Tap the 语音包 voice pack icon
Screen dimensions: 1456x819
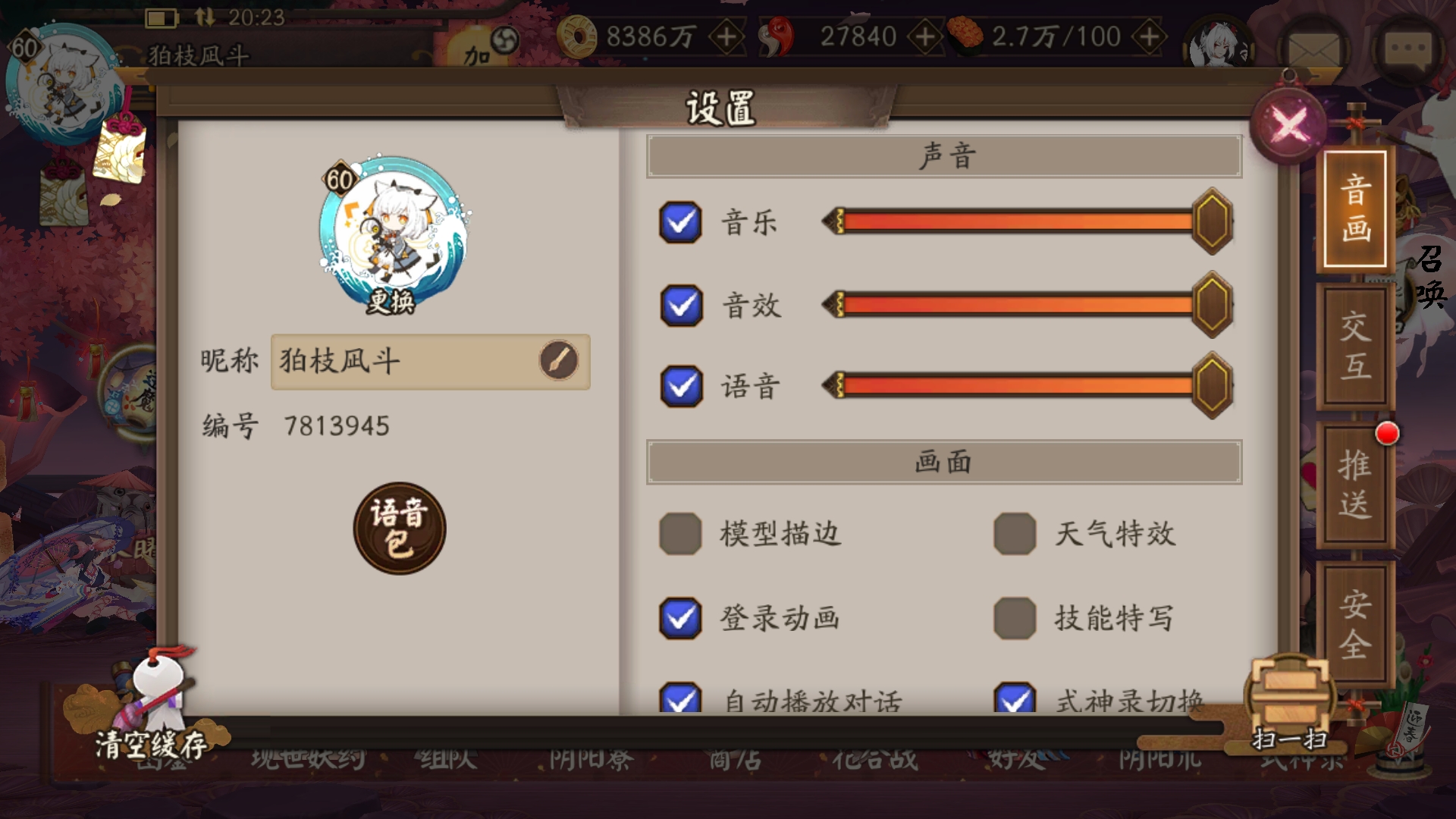(398, 527)
